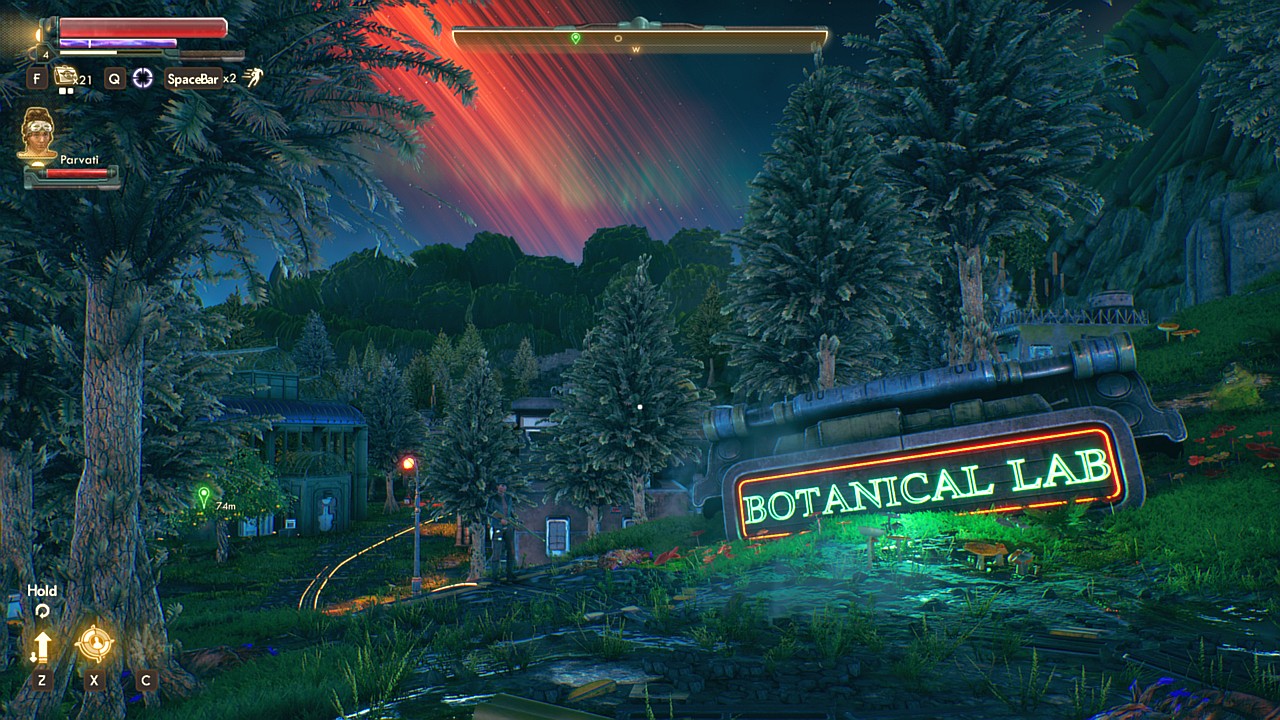
Task: Use the medical inhaler icon
Action: tap(66, 75)
